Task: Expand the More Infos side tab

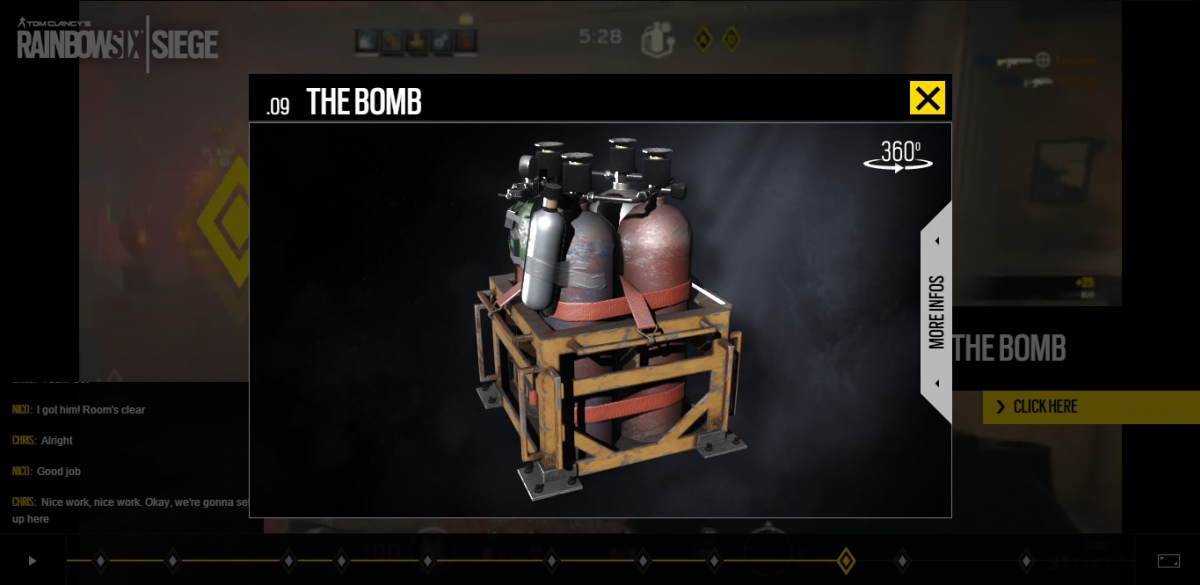Action: point(936,312)
